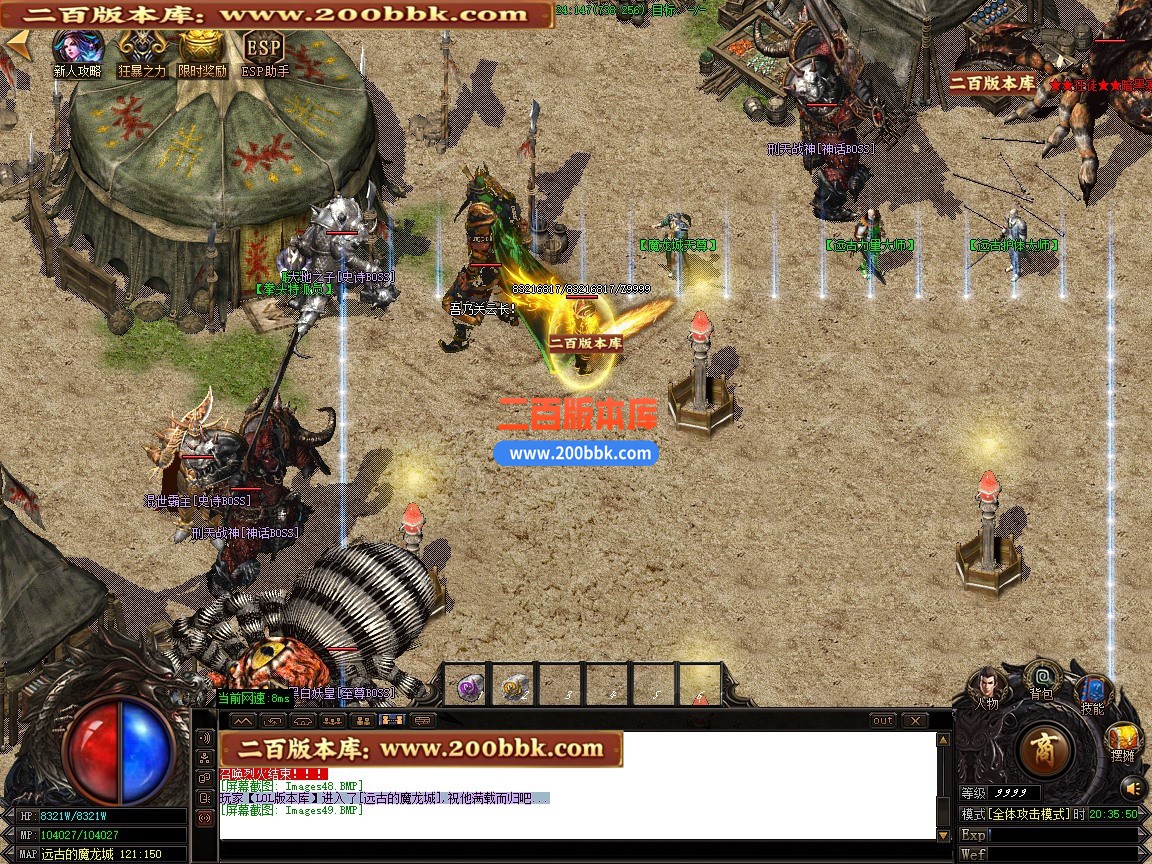The width and height of the screenshot is (1152, 864).
Task: Activate the 狂暴之力 icon
Action: point(141,50)
